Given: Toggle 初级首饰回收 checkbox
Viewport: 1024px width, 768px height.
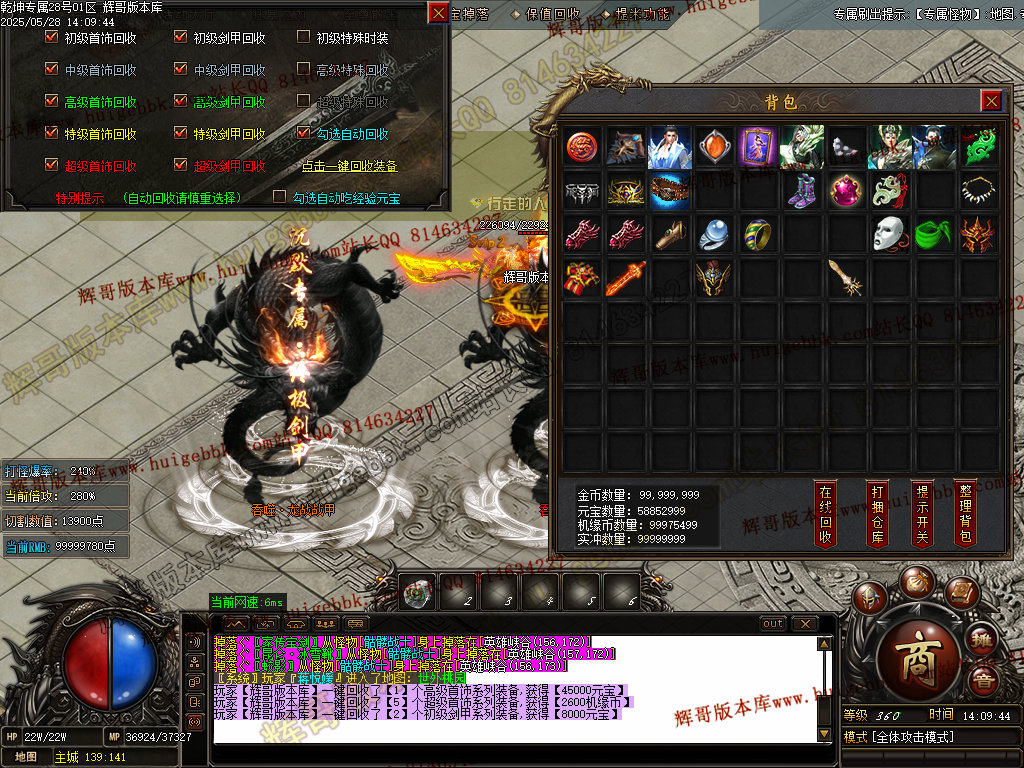Looking at the screenshot, I should pos(52,38).
